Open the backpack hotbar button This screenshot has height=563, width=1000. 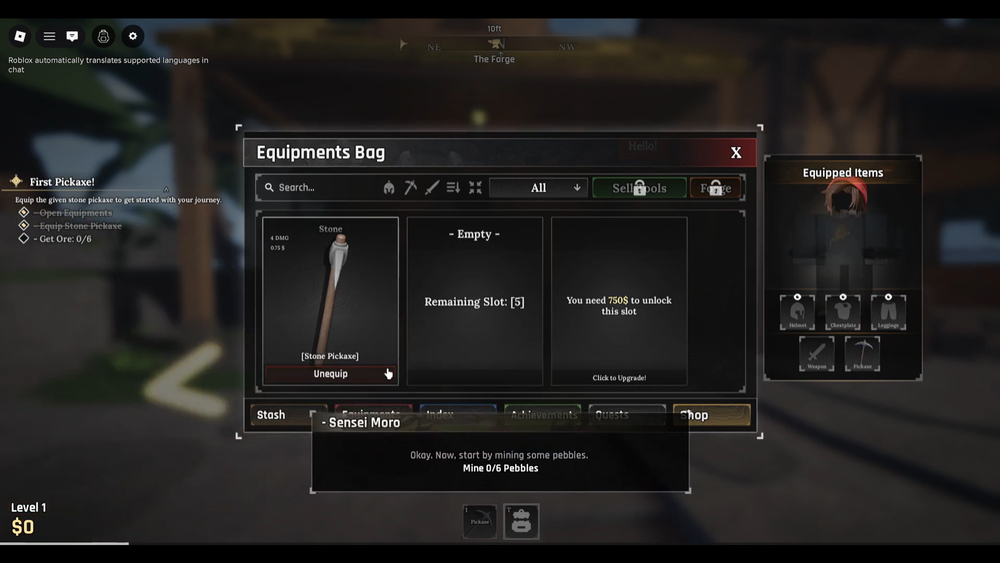tap(521, 521)
